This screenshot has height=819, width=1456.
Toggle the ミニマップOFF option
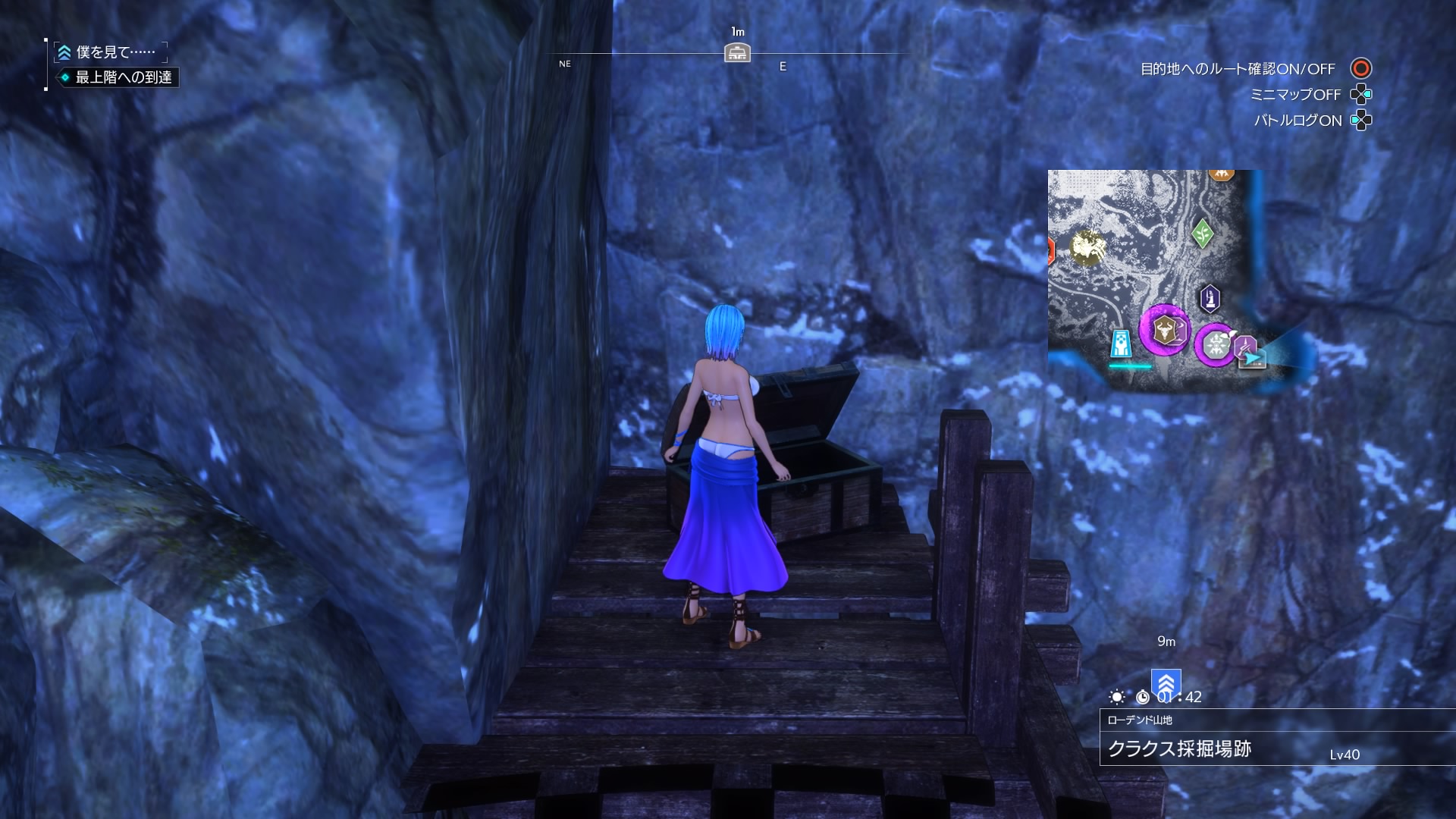tap(1295, 95)
